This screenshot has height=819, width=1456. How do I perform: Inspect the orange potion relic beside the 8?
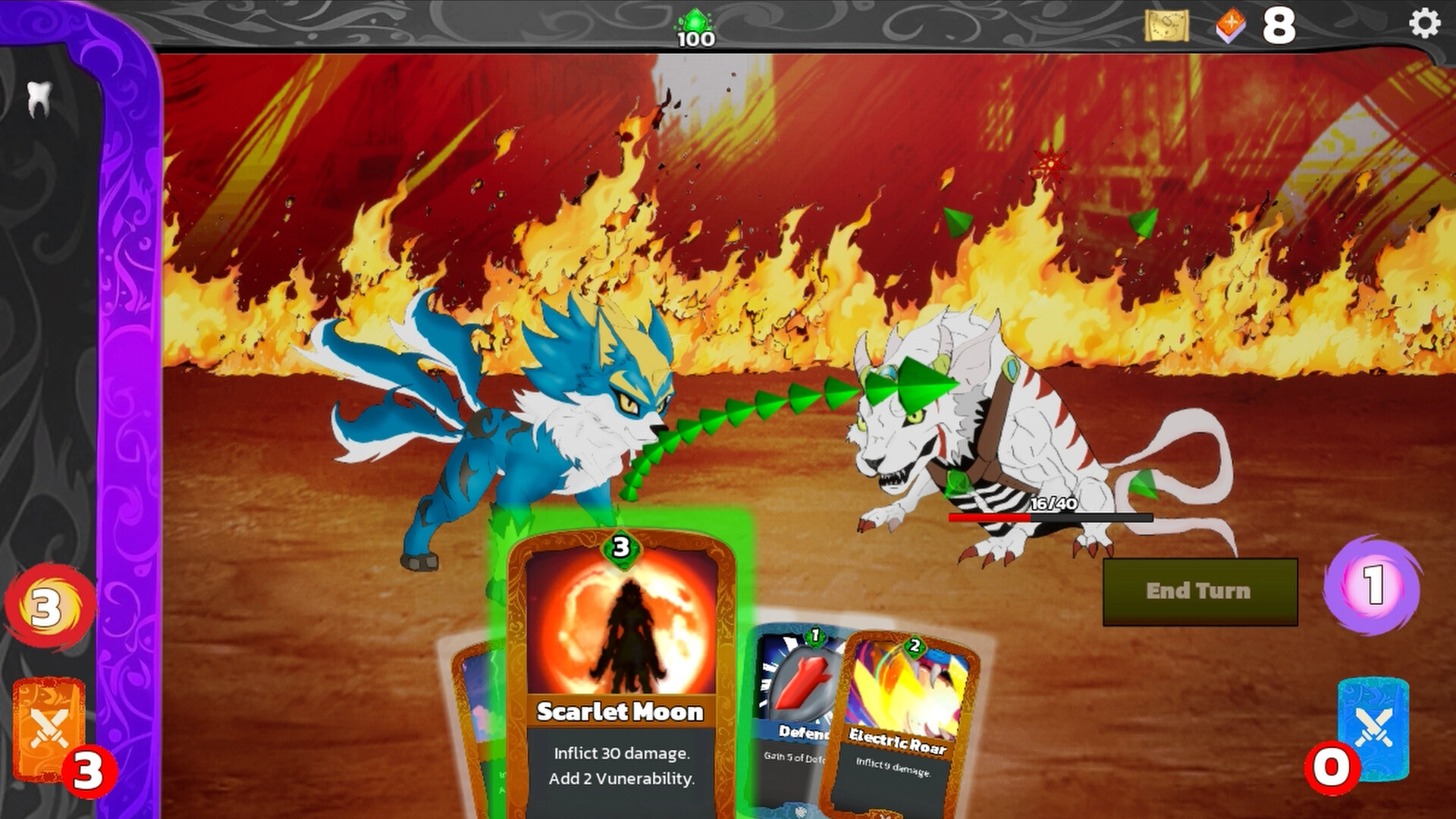[1230, 25]
